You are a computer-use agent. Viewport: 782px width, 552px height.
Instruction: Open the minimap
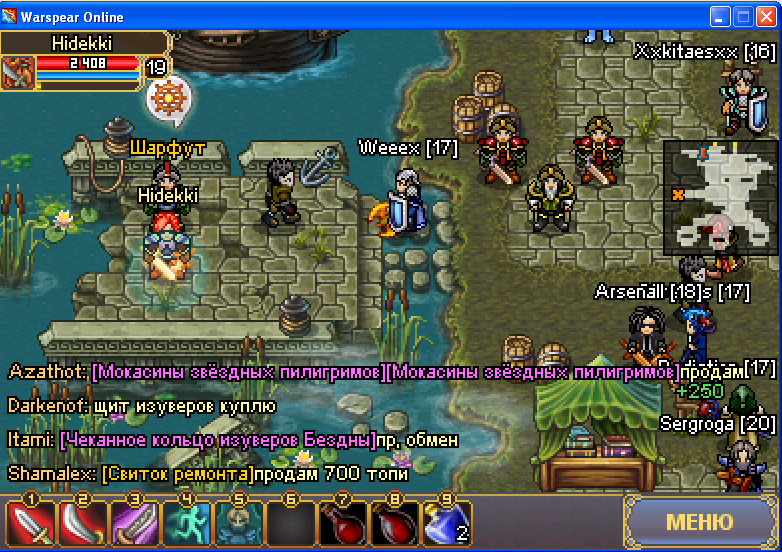coord(720,196)
